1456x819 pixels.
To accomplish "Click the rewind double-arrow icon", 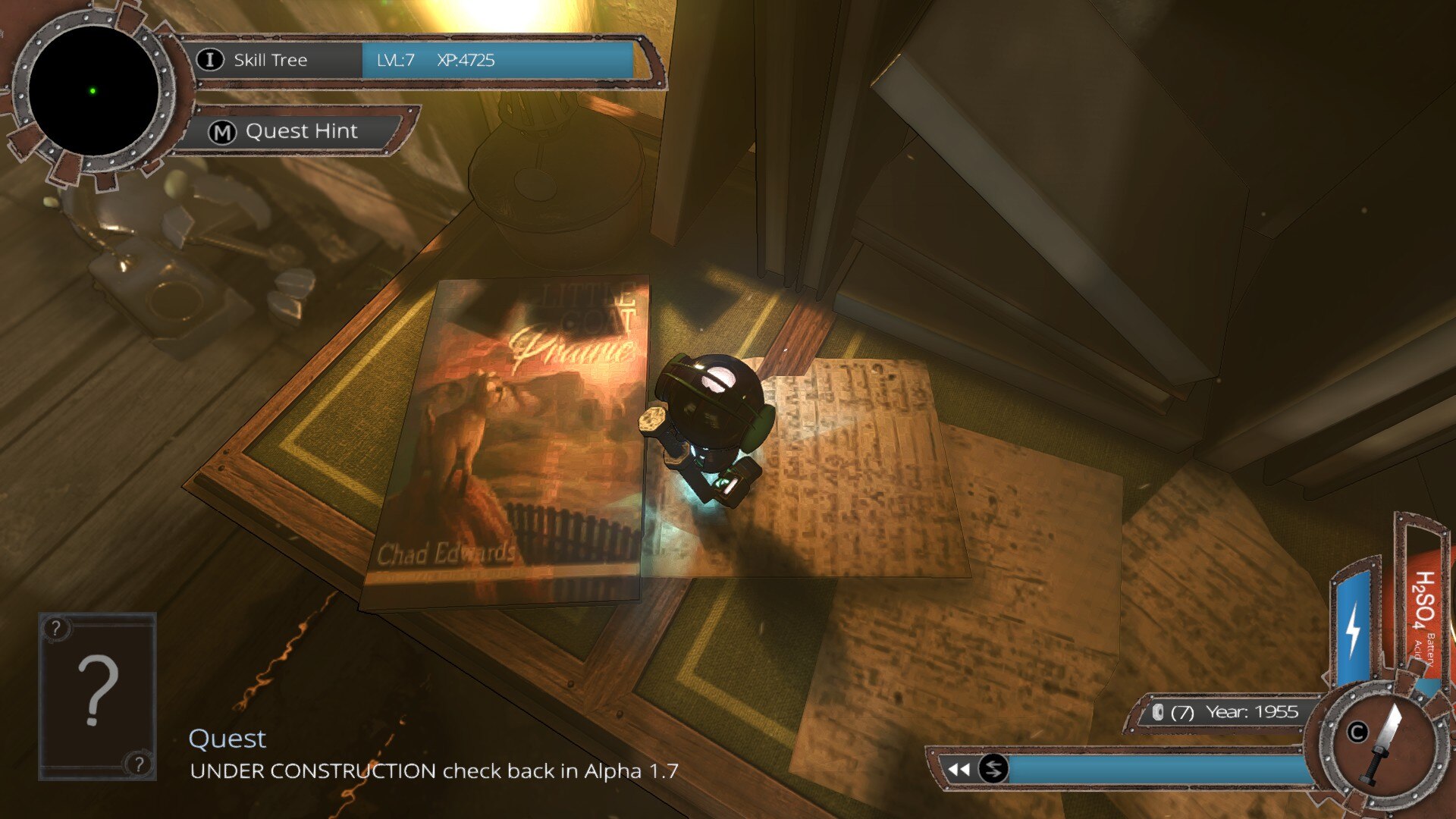I will [x=959, y=770].
